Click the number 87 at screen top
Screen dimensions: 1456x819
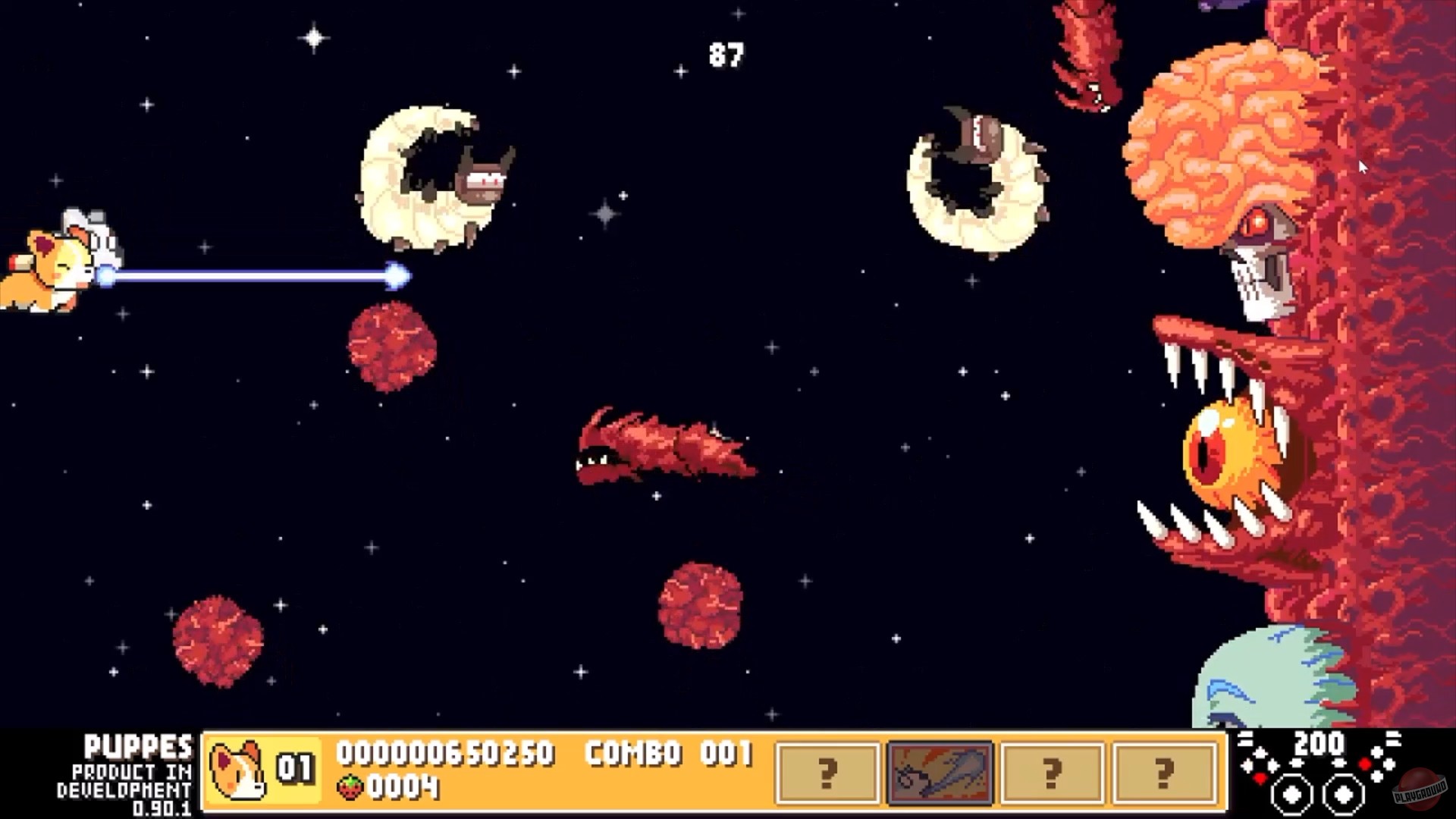click(x=726, y=53)
